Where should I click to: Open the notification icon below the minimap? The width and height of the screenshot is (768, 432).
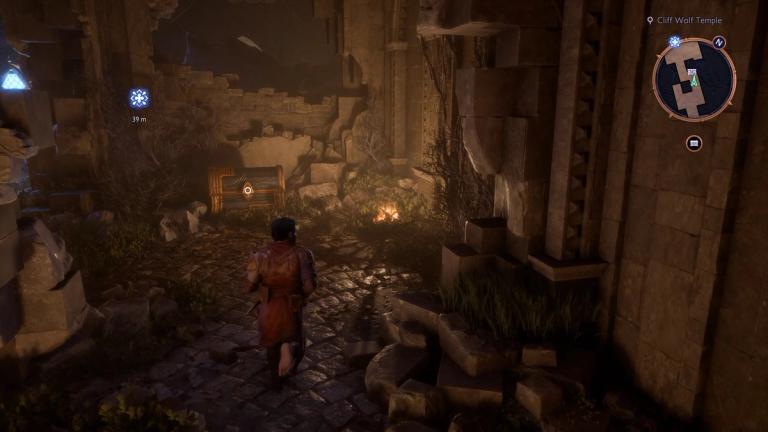(x=694, y=143)
